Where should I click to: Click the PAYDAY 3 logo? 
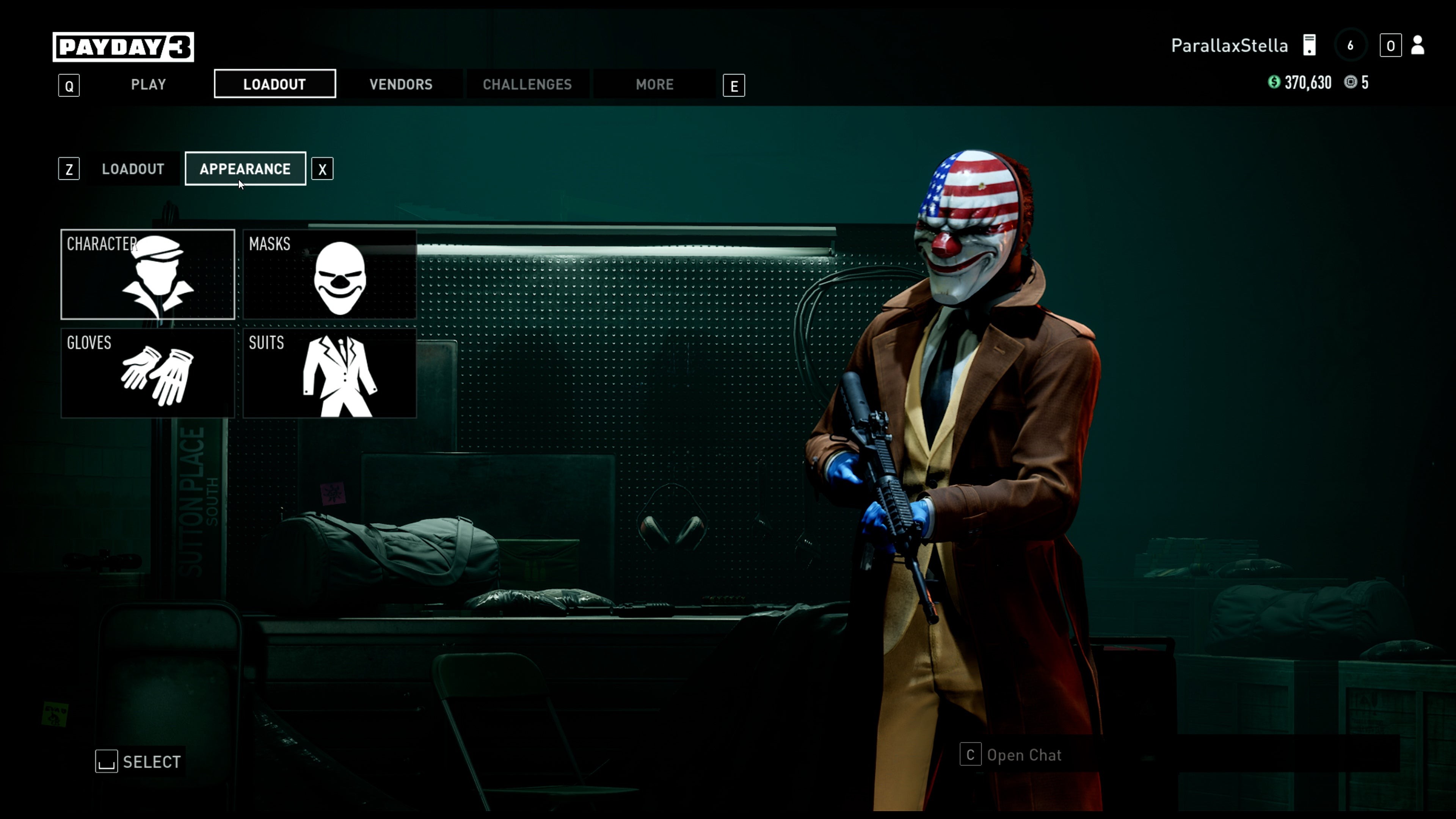click(x=122, y=47)
